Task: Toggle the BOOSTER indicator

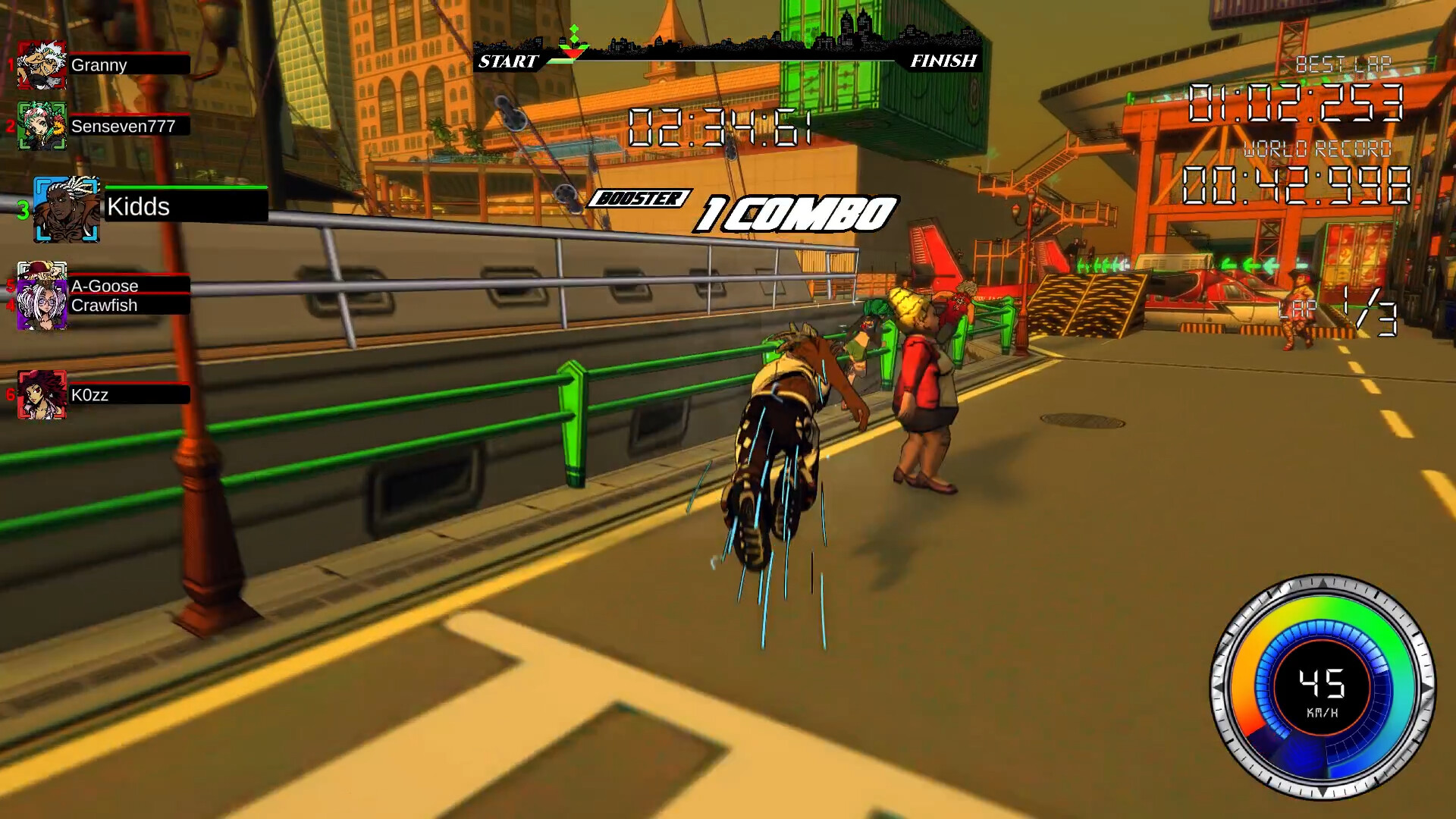Action: coord(641,199)
